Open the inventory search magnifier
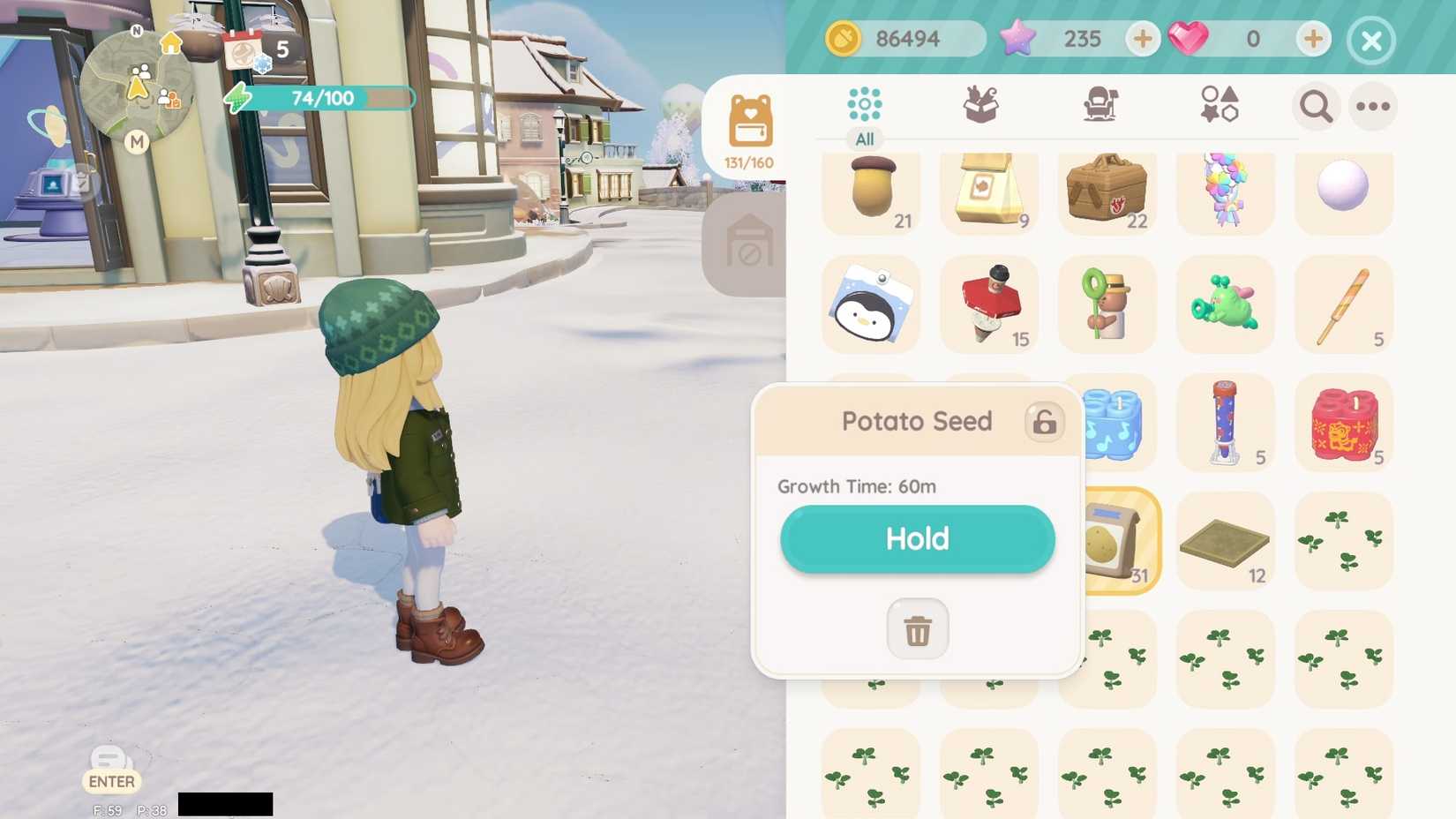This screenshot has height=819, width=1456. coord(1316,106)
